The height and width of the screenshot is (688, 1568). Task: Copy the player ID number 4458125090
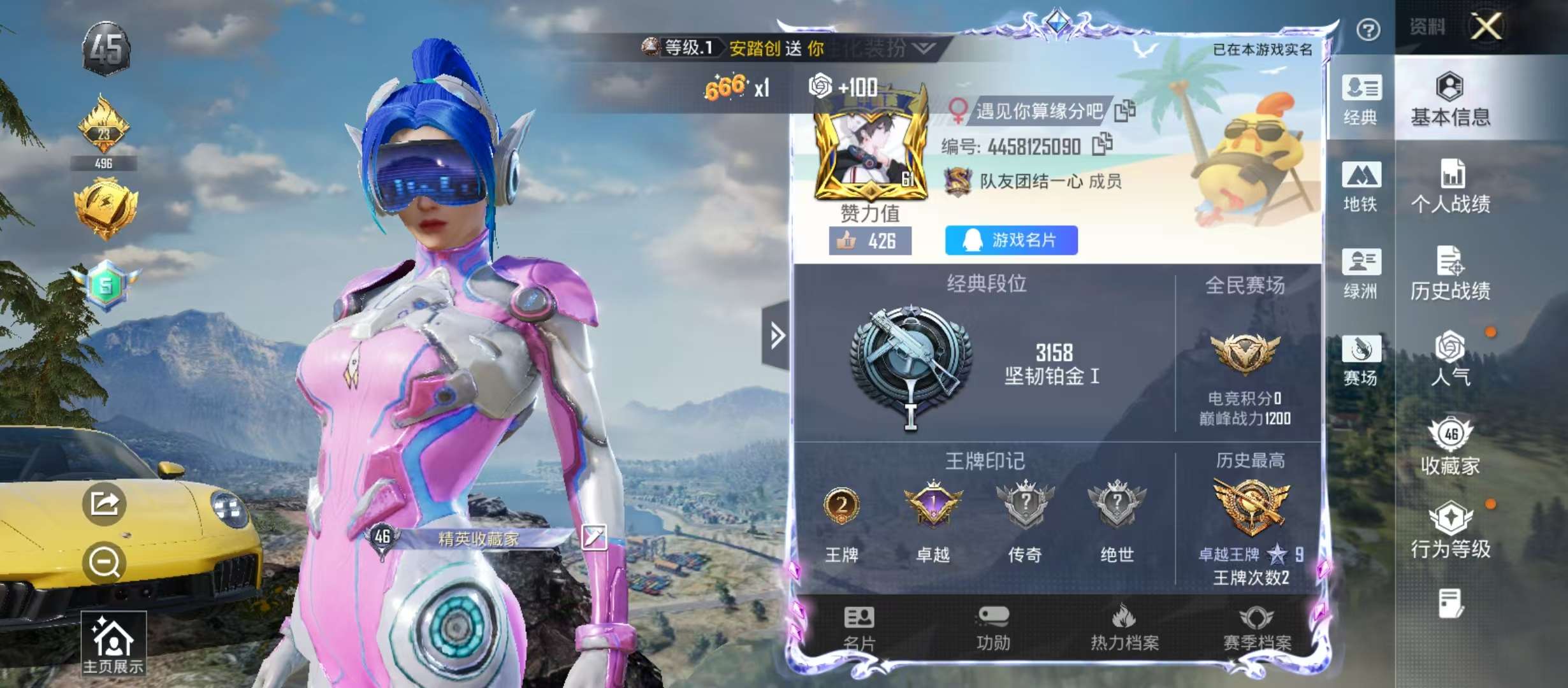(1102, 145)
